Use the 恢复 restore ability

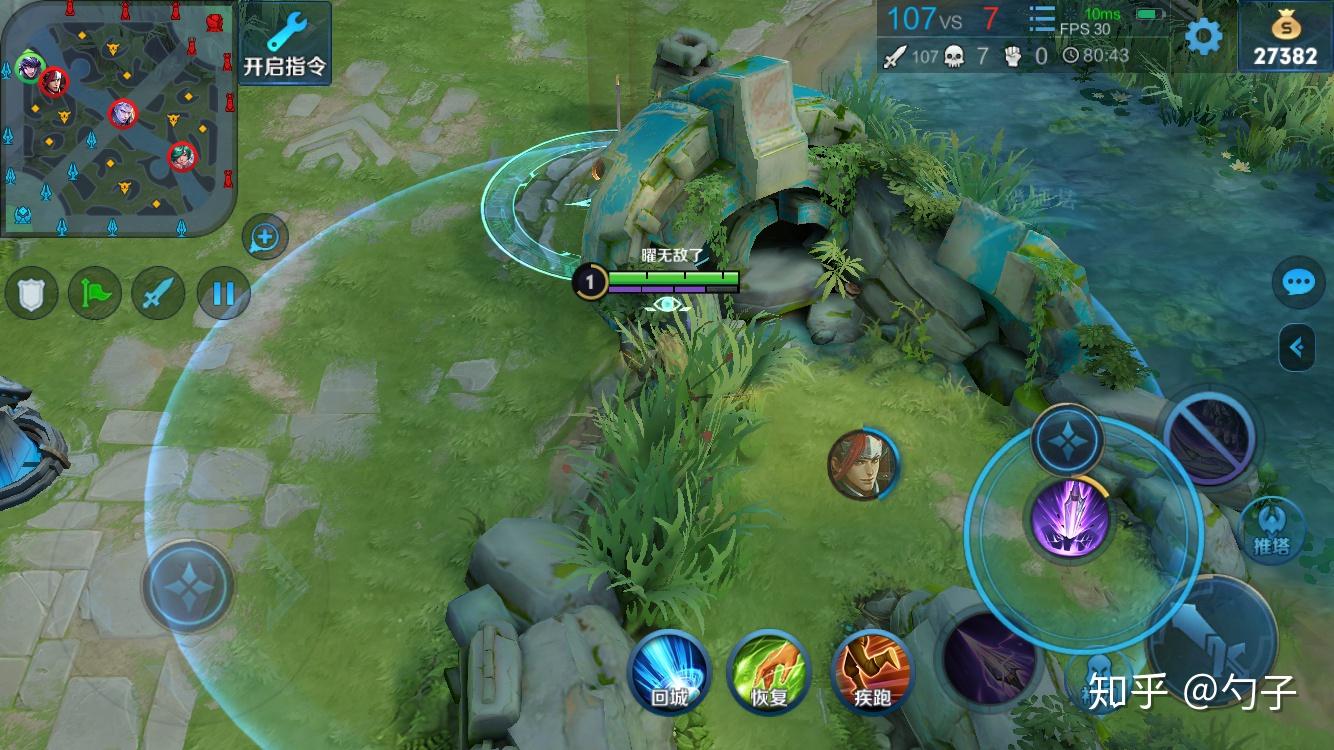click(769, 672)
